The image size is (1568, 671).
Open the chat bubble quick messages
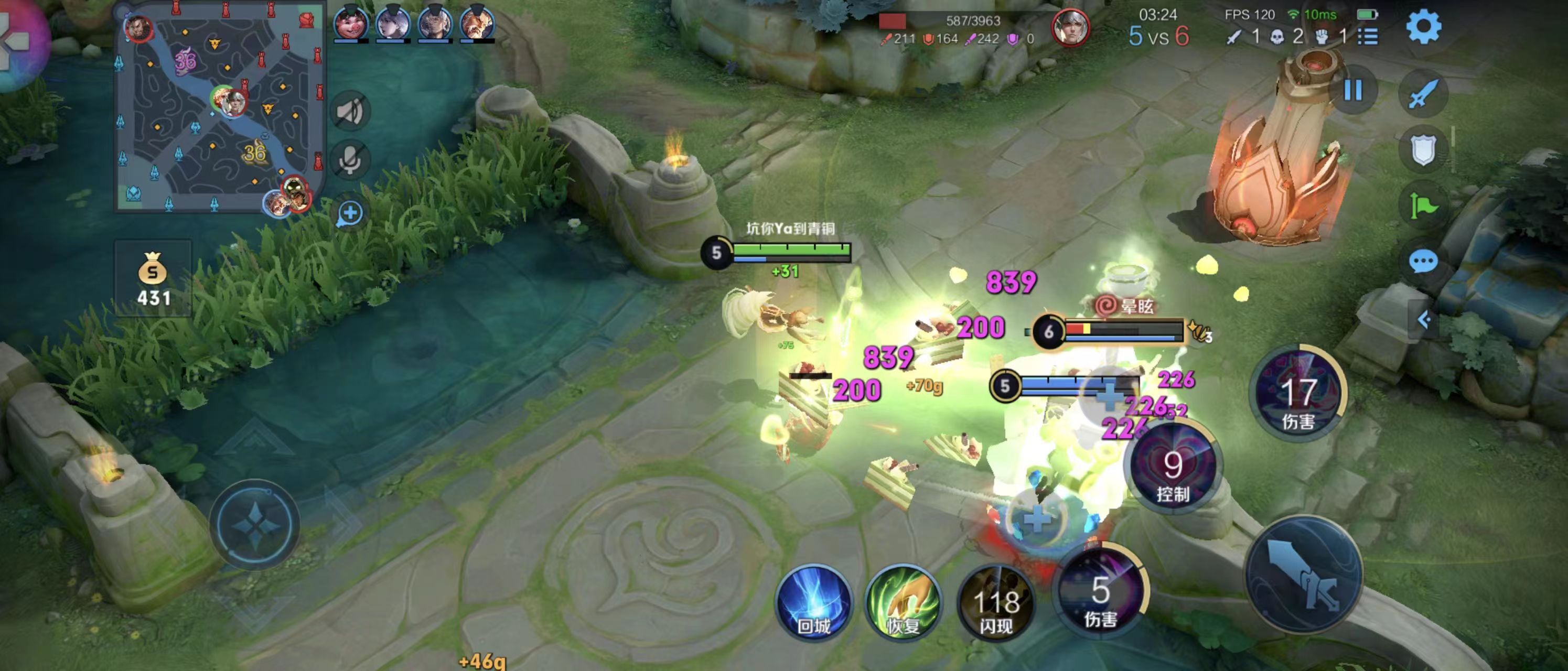pos(1423,262)
